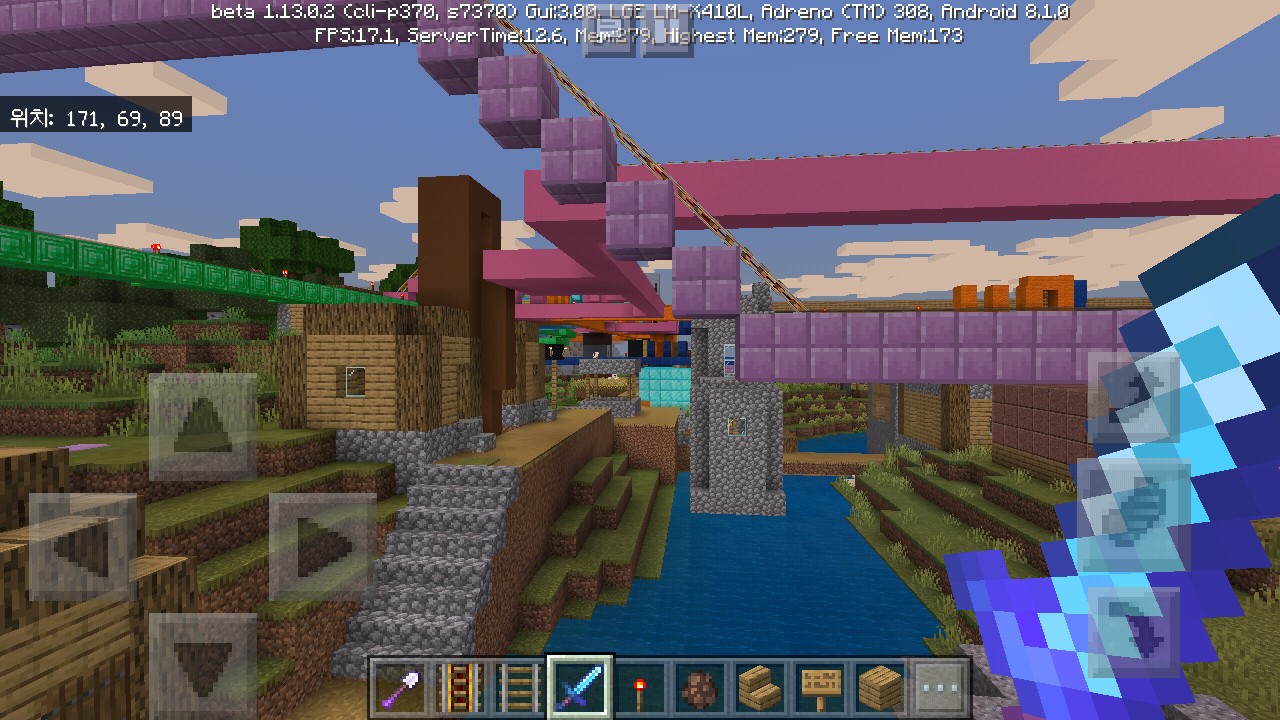The width and height of the screenshot is (1280, 720).
Task: Open the inventory with the three-dot button
Action: point(941,688)
